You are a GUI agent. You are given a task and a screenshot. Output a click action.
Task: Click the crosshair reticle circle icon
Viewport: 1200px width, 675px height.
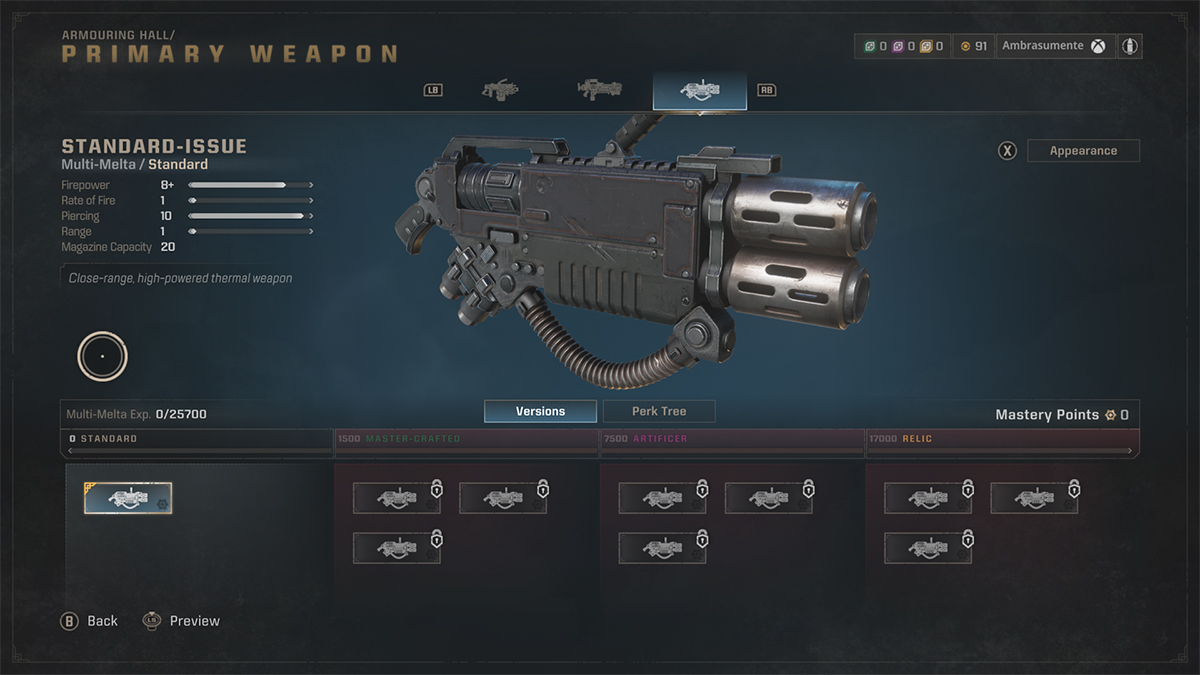pyautogui.click(x=102, y=356)
